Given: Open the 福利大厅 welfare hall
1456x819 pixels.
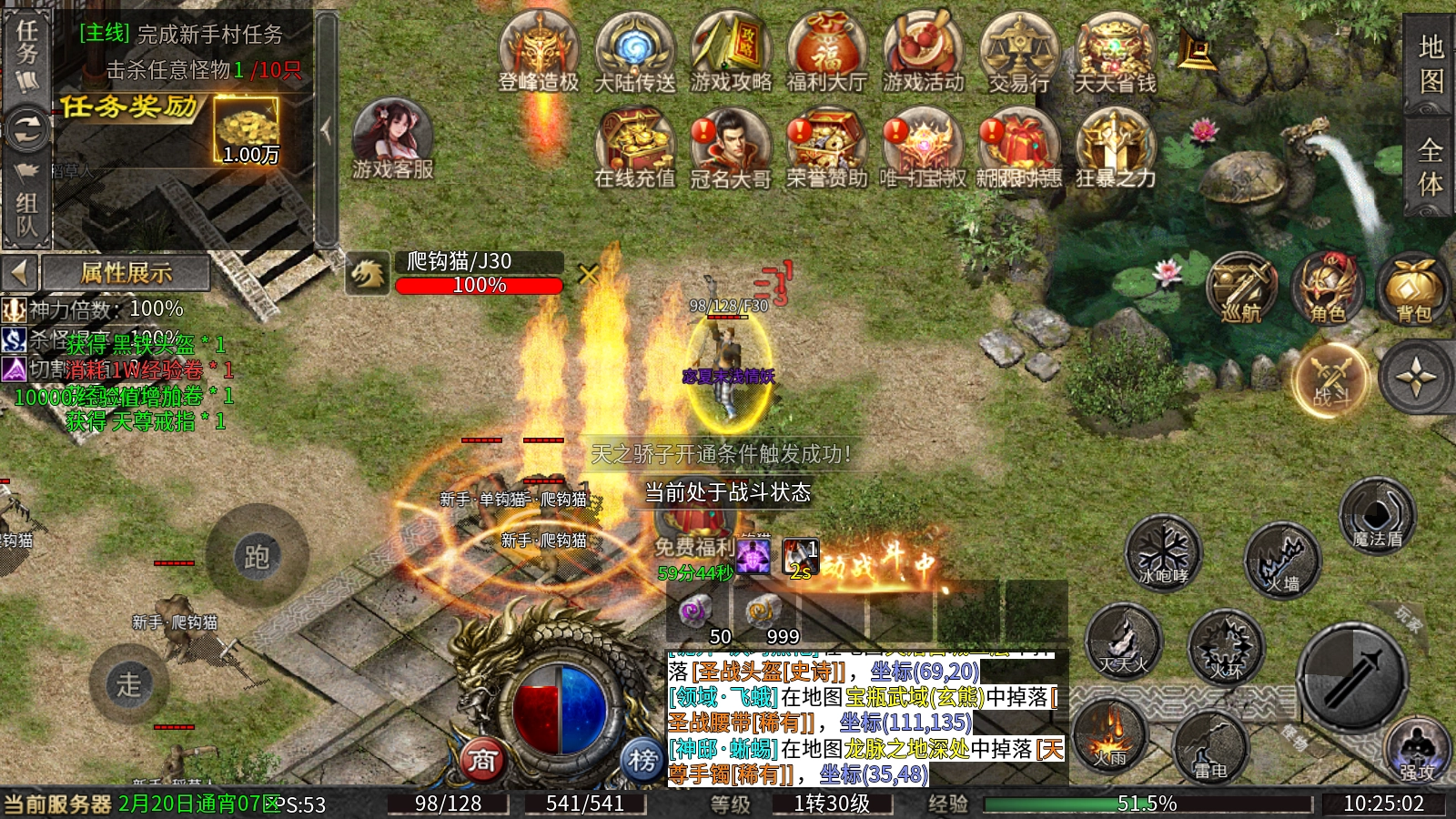Looking at the screenshot, I should (x=826, y=50).
